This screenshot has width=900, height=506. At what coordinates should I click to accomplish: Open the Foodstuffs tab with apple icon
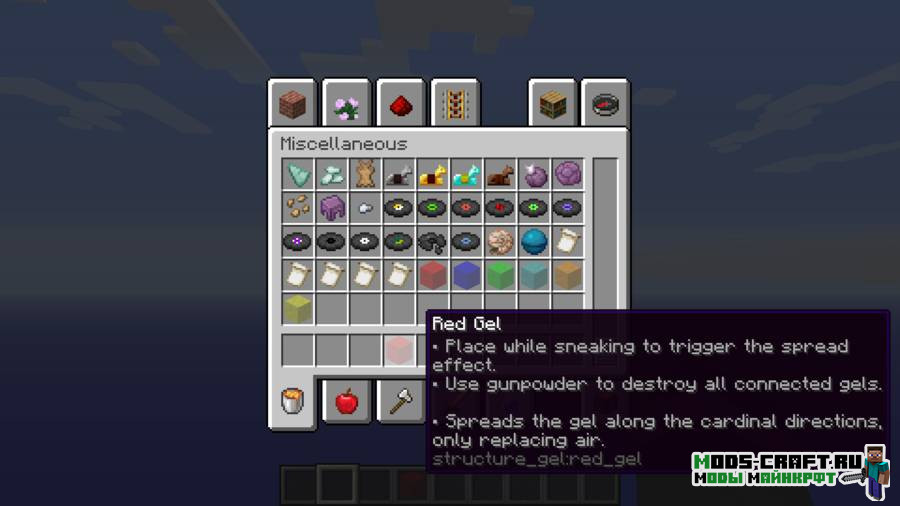click(346, 402)
